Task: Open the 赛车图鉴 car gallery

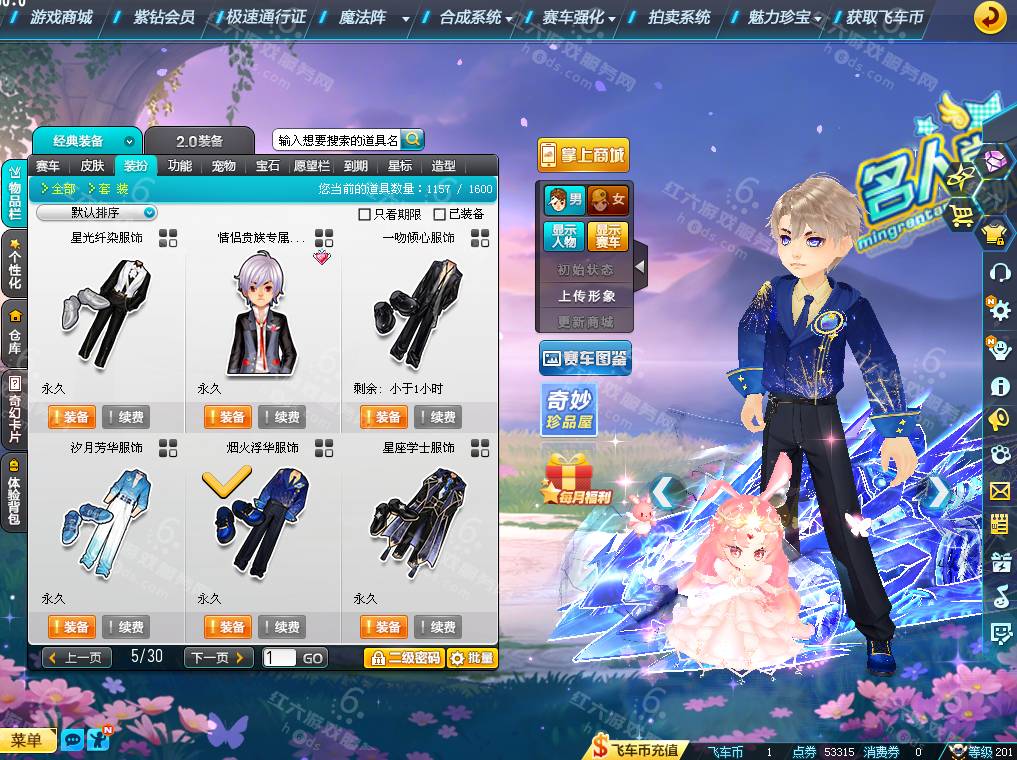Action: pyautogui.click(x=585, y=358)
